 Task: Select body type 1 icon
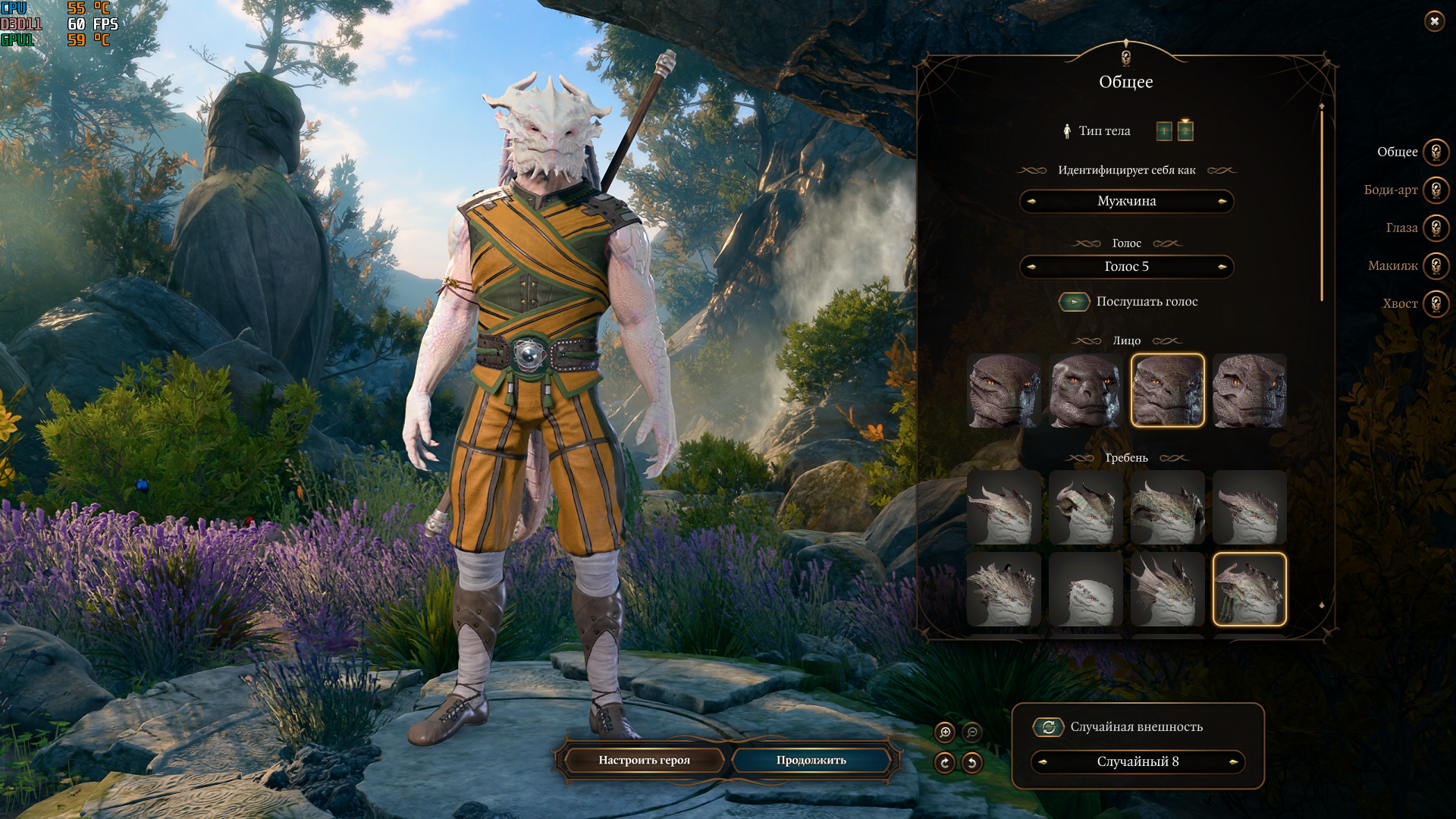click(x=1164, y=131)
